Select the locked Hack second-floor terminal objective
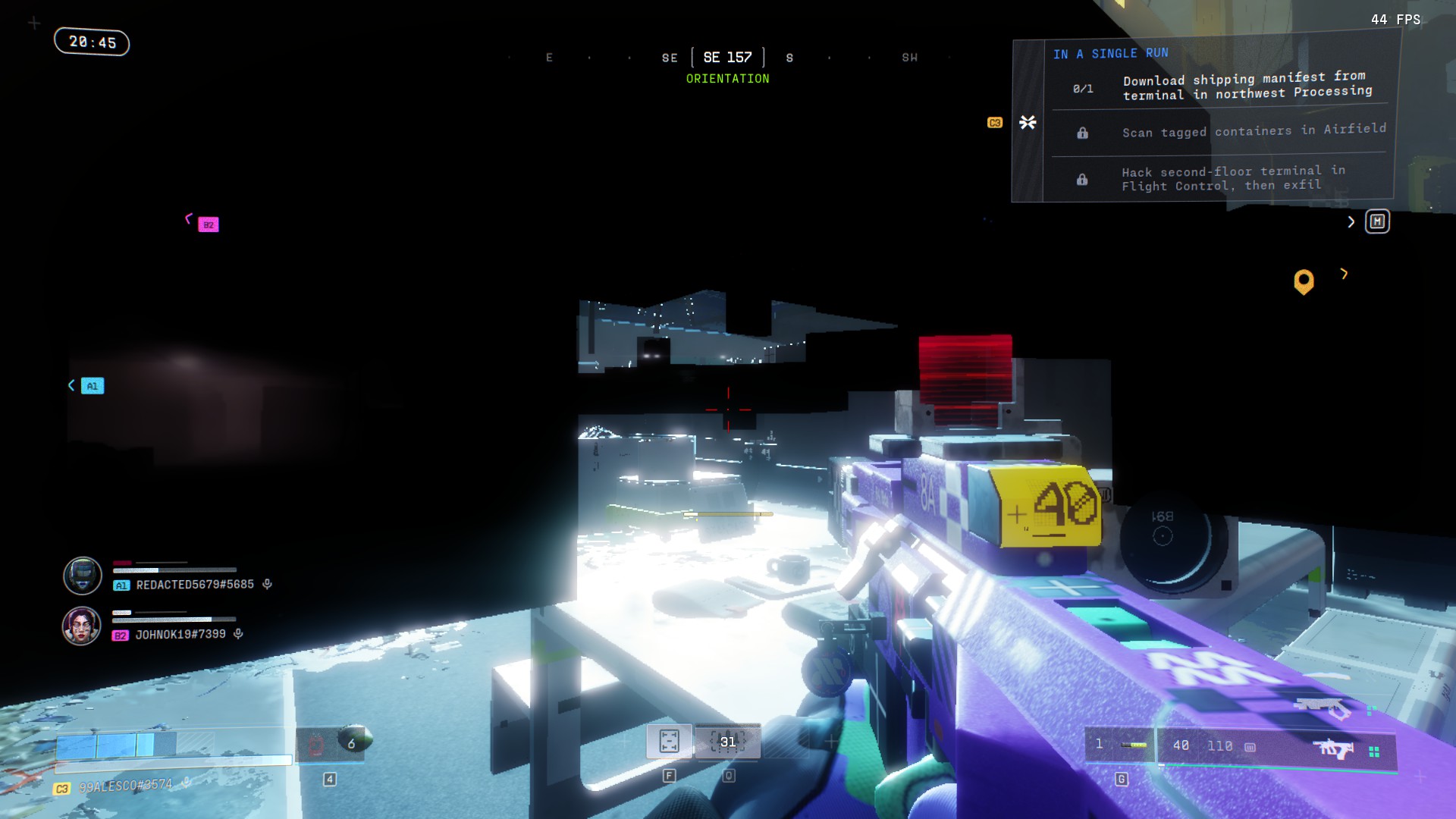Viewport: 1456px width, 819px height. [1232, 178]
